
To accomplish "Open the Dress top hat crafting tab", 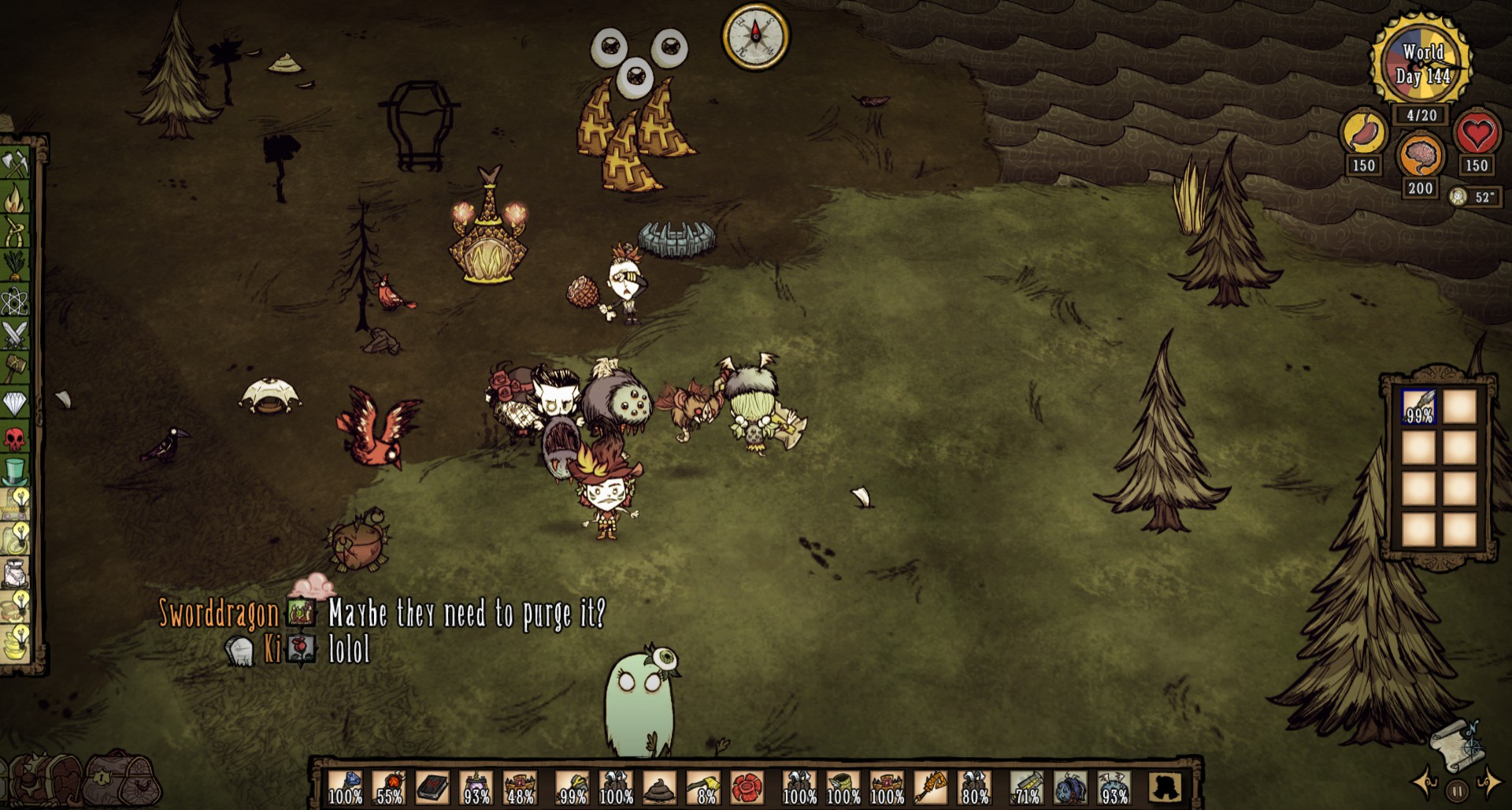I will click(15, 471).
